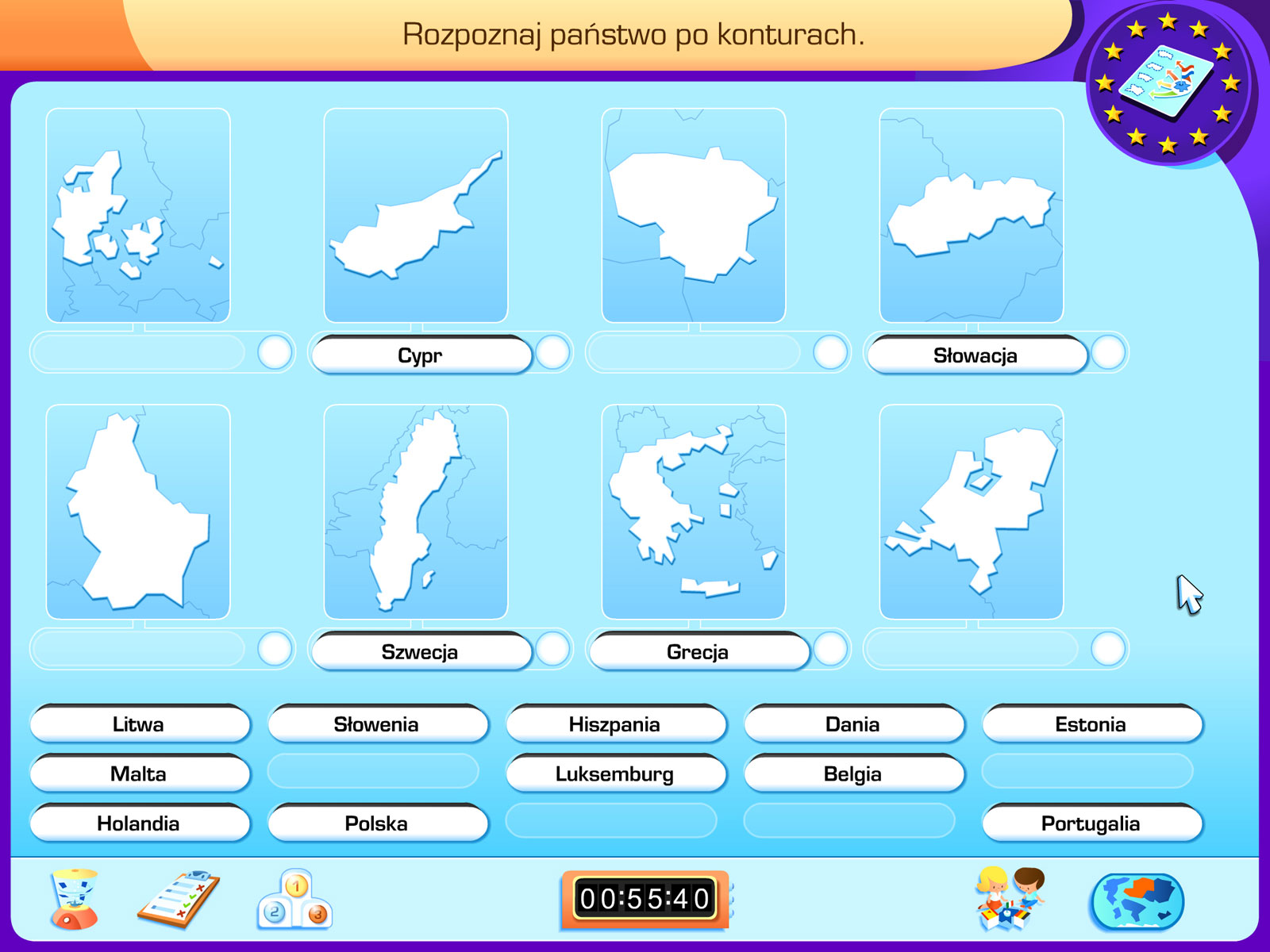Click the two children icon
Screen dimensions: 1270x952
pyautogui.click(x=1010, y=898)
